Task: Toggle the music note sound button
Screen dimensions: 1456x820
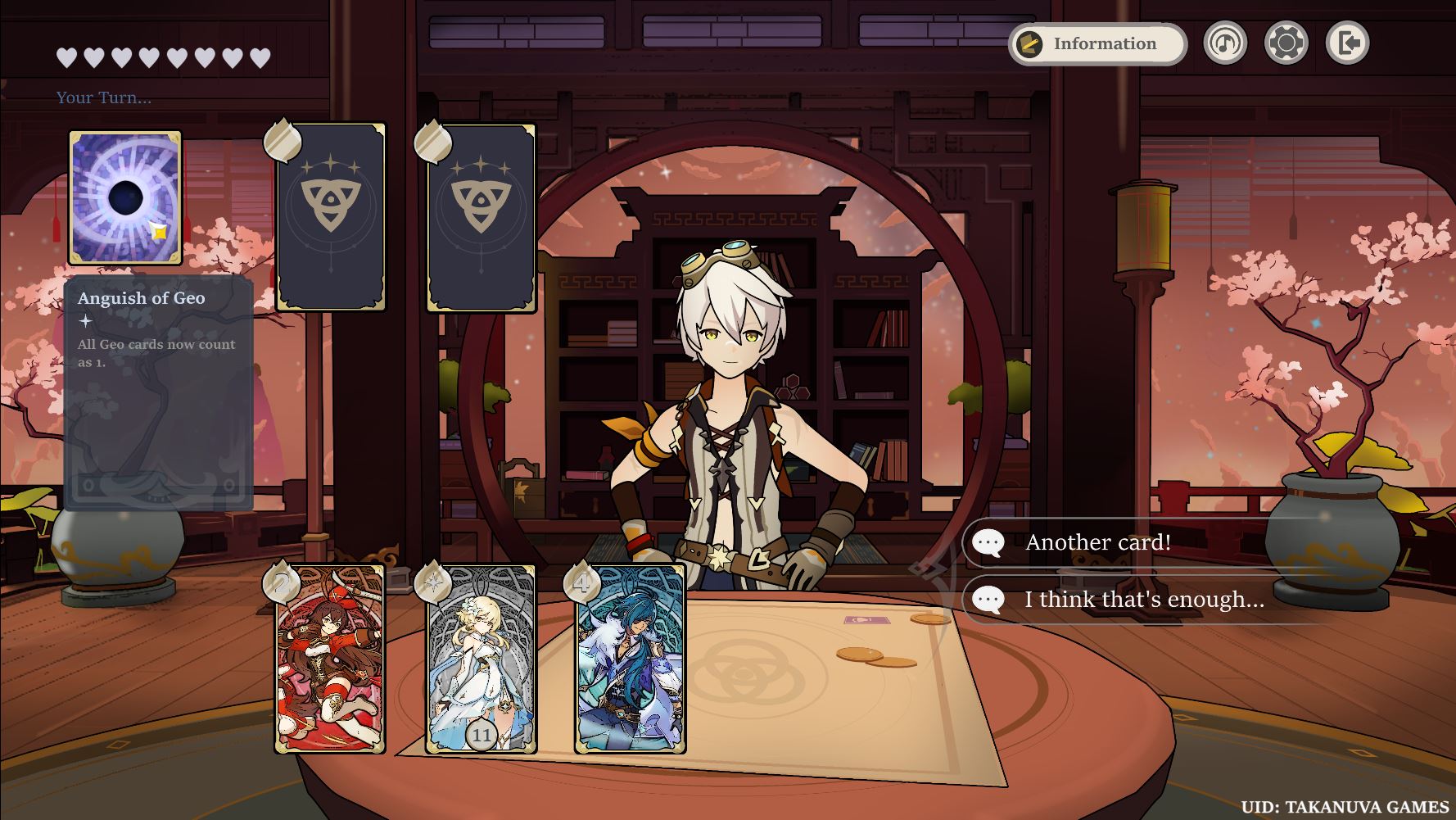Action: tap(1224, 43)
